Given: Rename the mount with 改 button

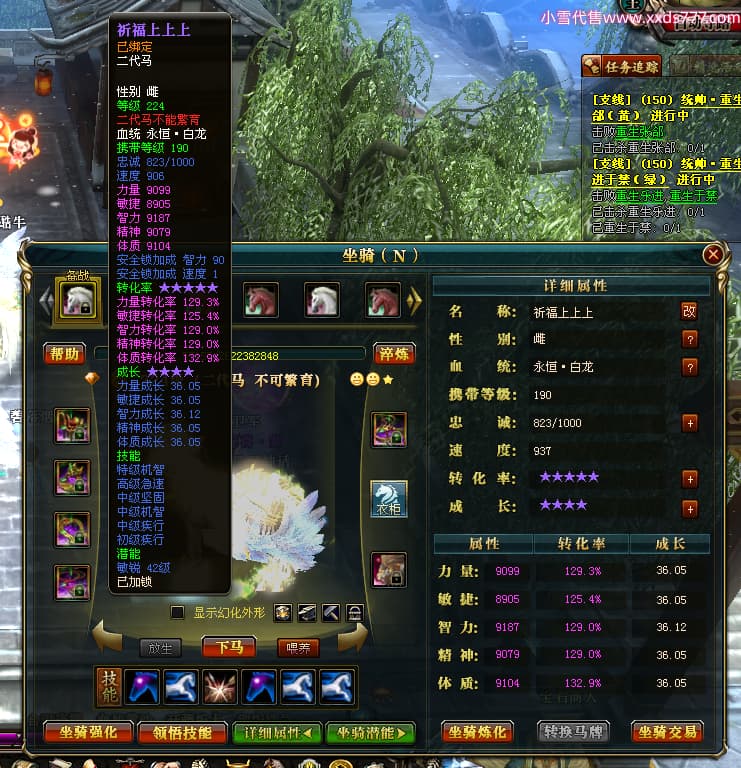Looking at the screenshot, I should tap(689, 311).
